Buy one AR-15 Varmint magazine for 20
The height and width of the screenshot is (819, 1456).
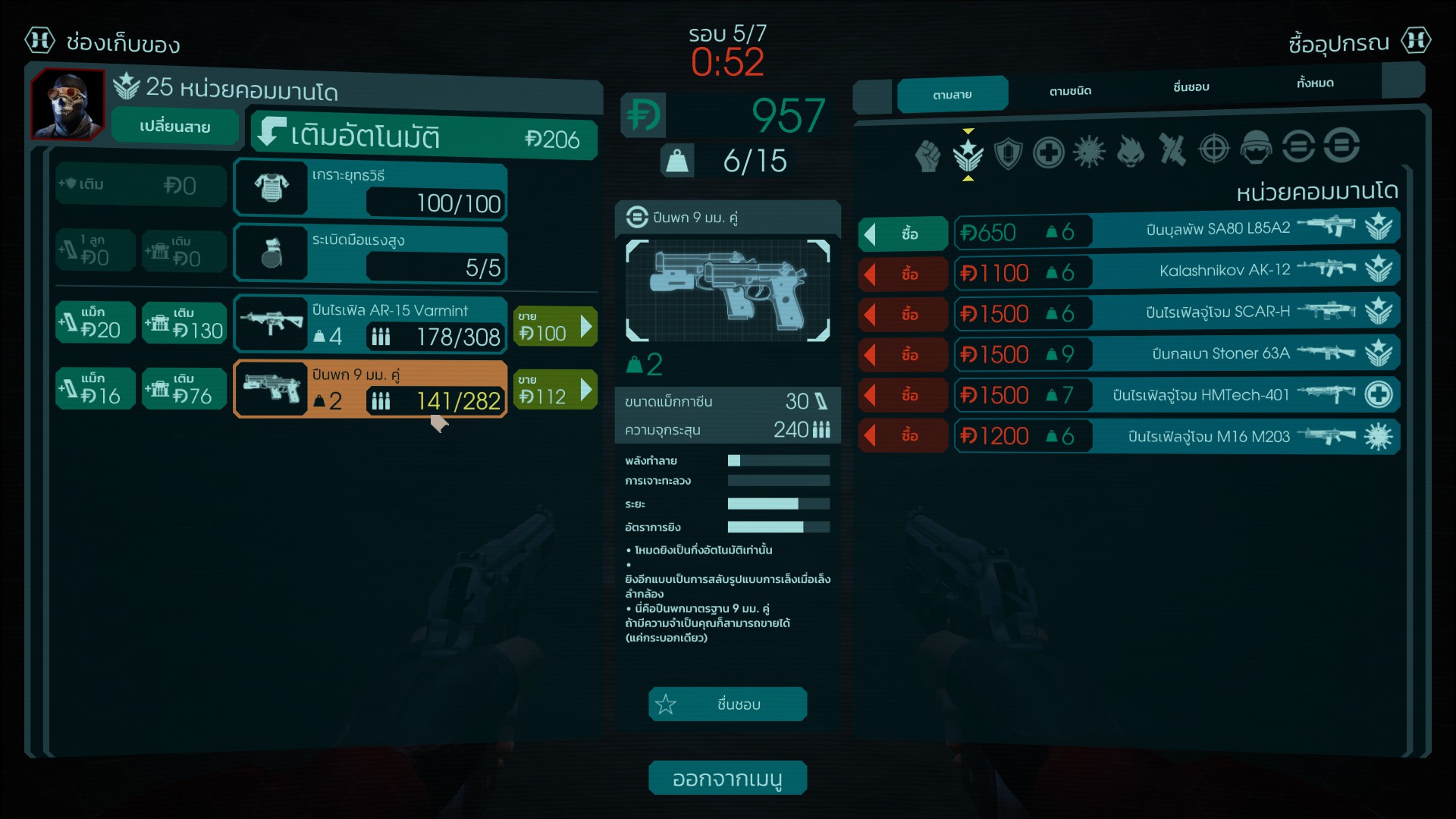coord(96,323)
